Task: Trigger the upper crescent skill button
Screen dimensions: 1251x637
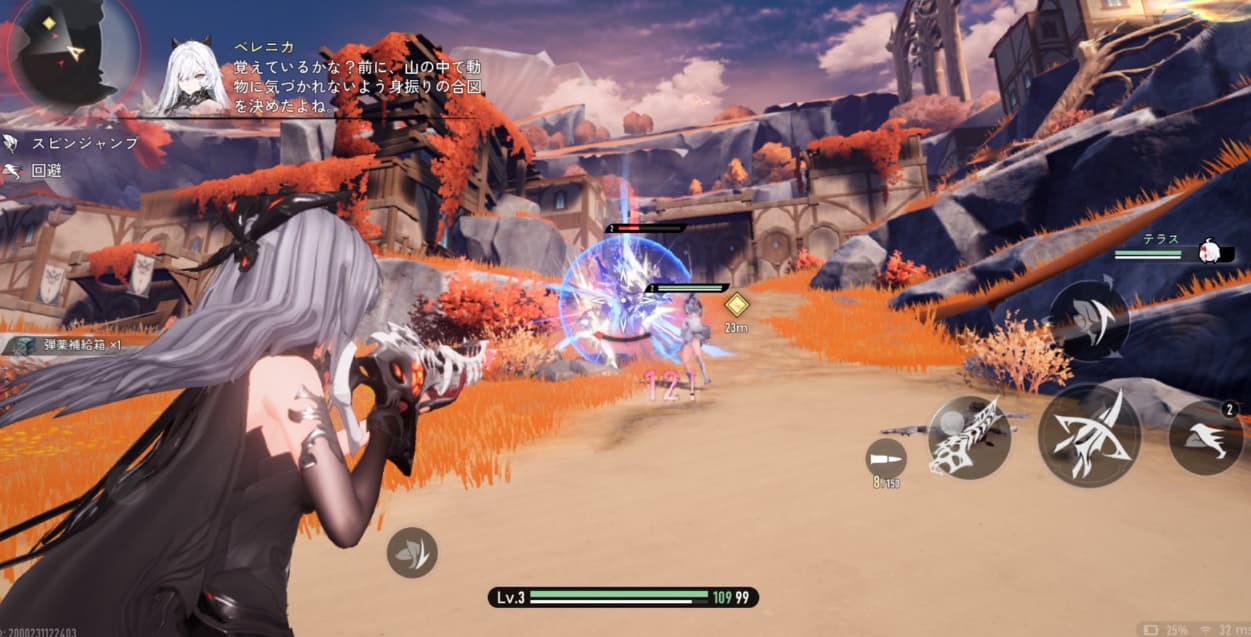Action: [x=1089, y=320]
